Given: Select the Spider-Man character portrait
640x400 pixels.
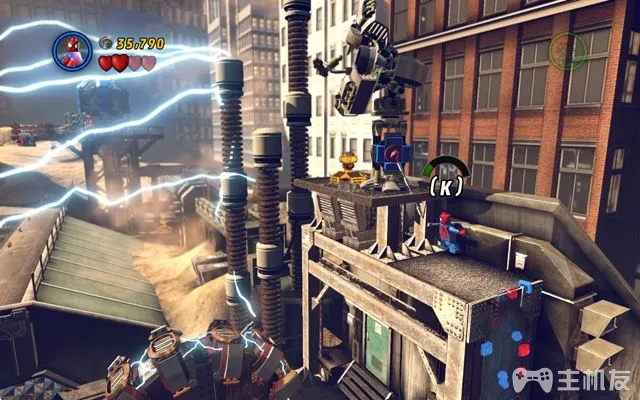Looking at the screenshot, I should [x=73, y=48].
